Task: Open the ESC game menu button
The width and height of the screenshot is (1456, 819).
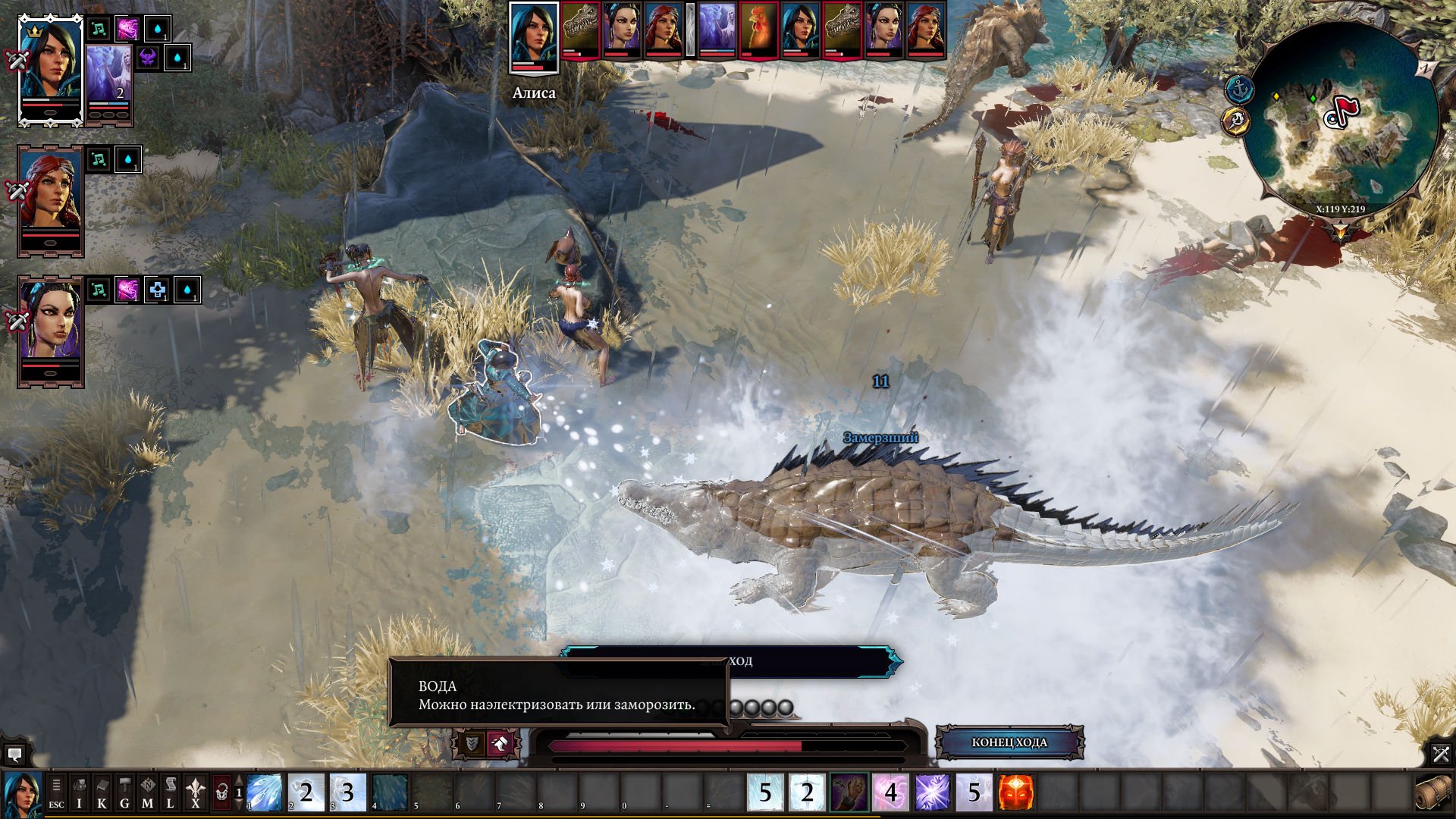Action: tap(56, 792)
